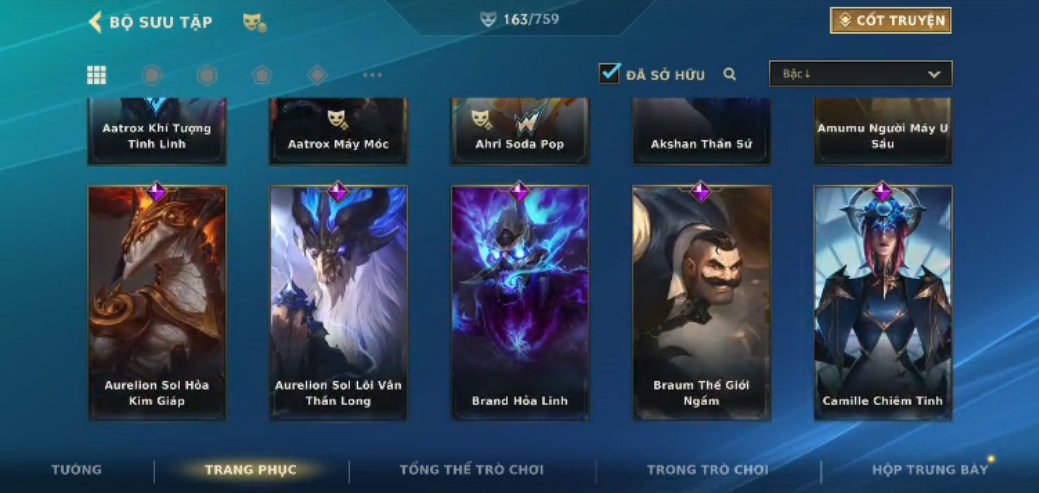
Task: Select the Aurelion Sol Hỏa Kim Giáp skin
Action: (157, 302)
